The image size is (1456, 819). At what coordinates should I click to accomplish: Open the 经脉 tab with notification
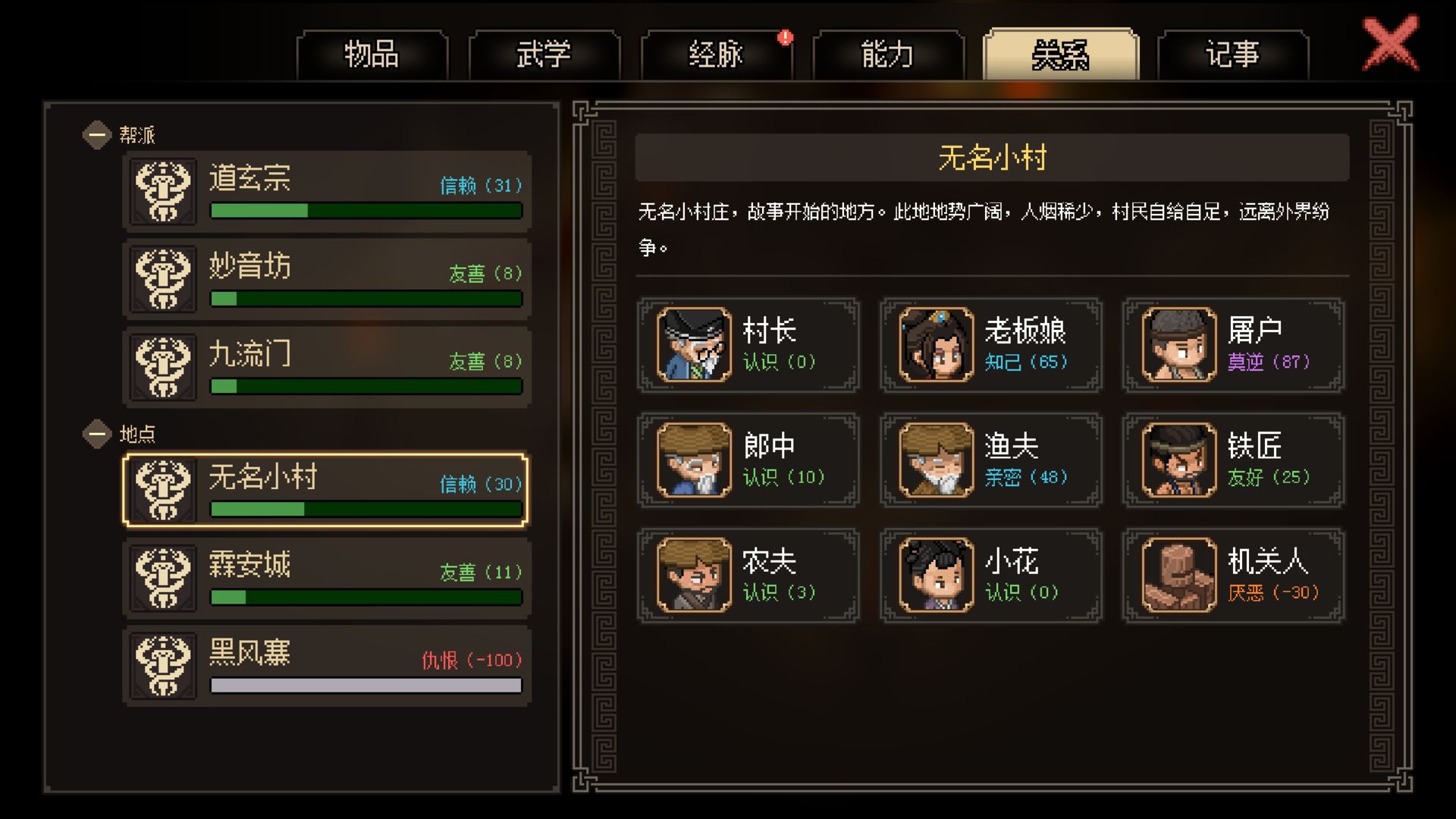717,55
